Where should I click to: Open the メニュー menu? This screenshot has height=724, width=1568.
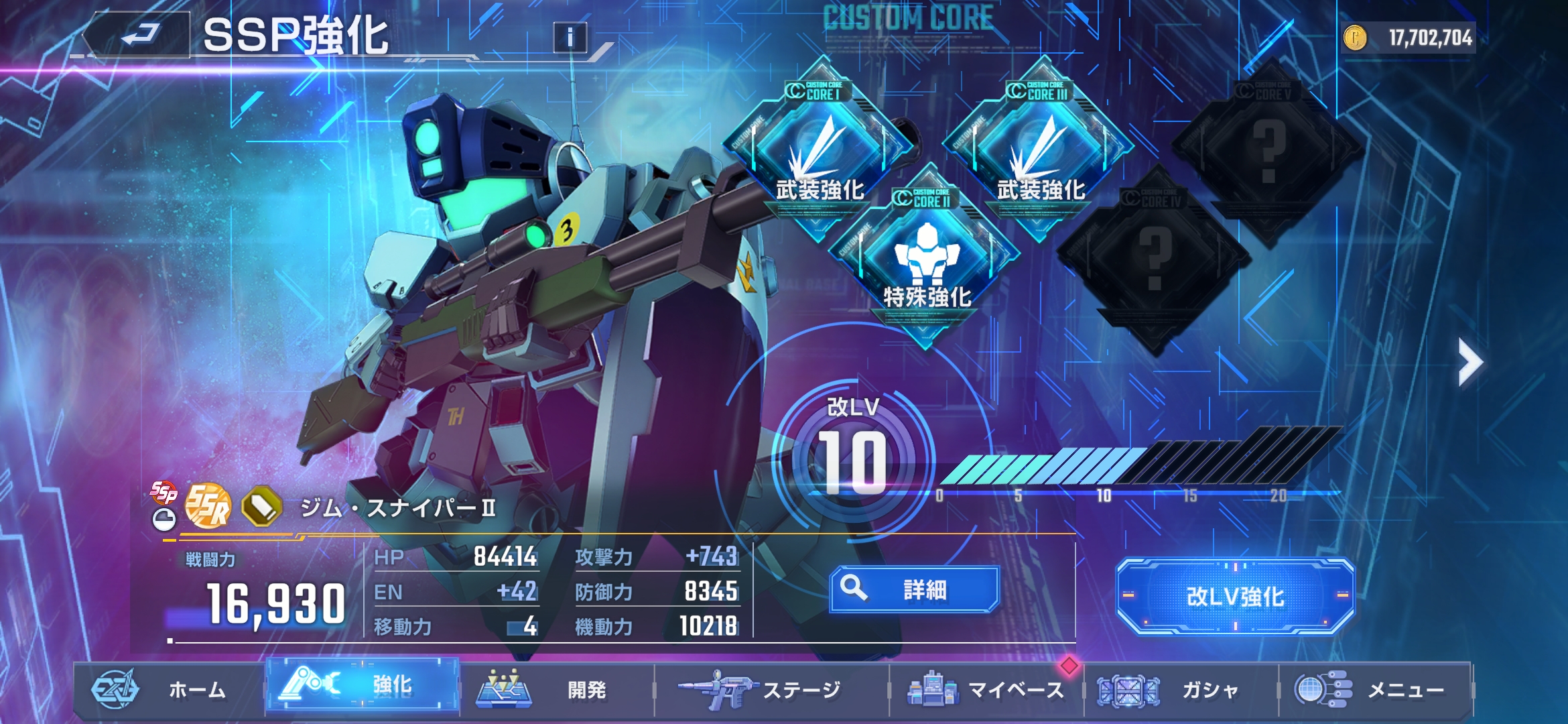click(1375, 689)
